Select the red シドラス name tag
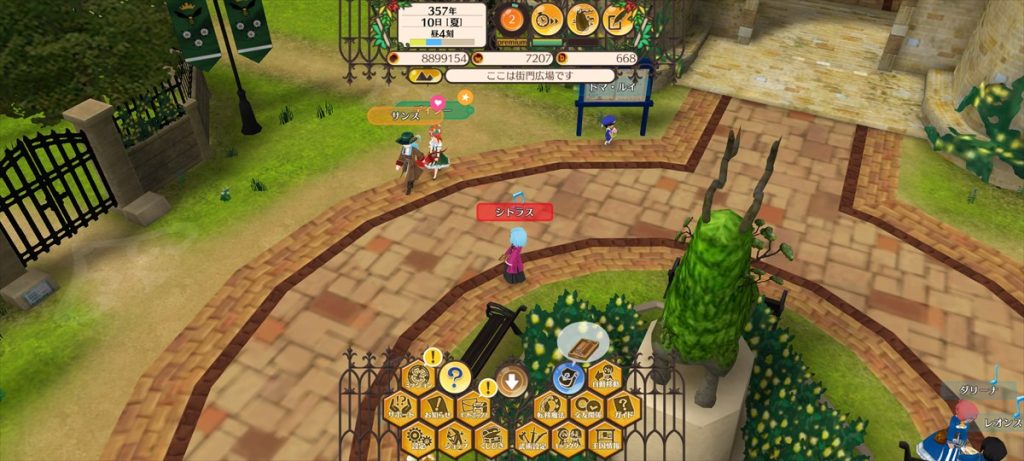Screen dimensions: 1024x461 pyautogui.click(x=514, y=212)
